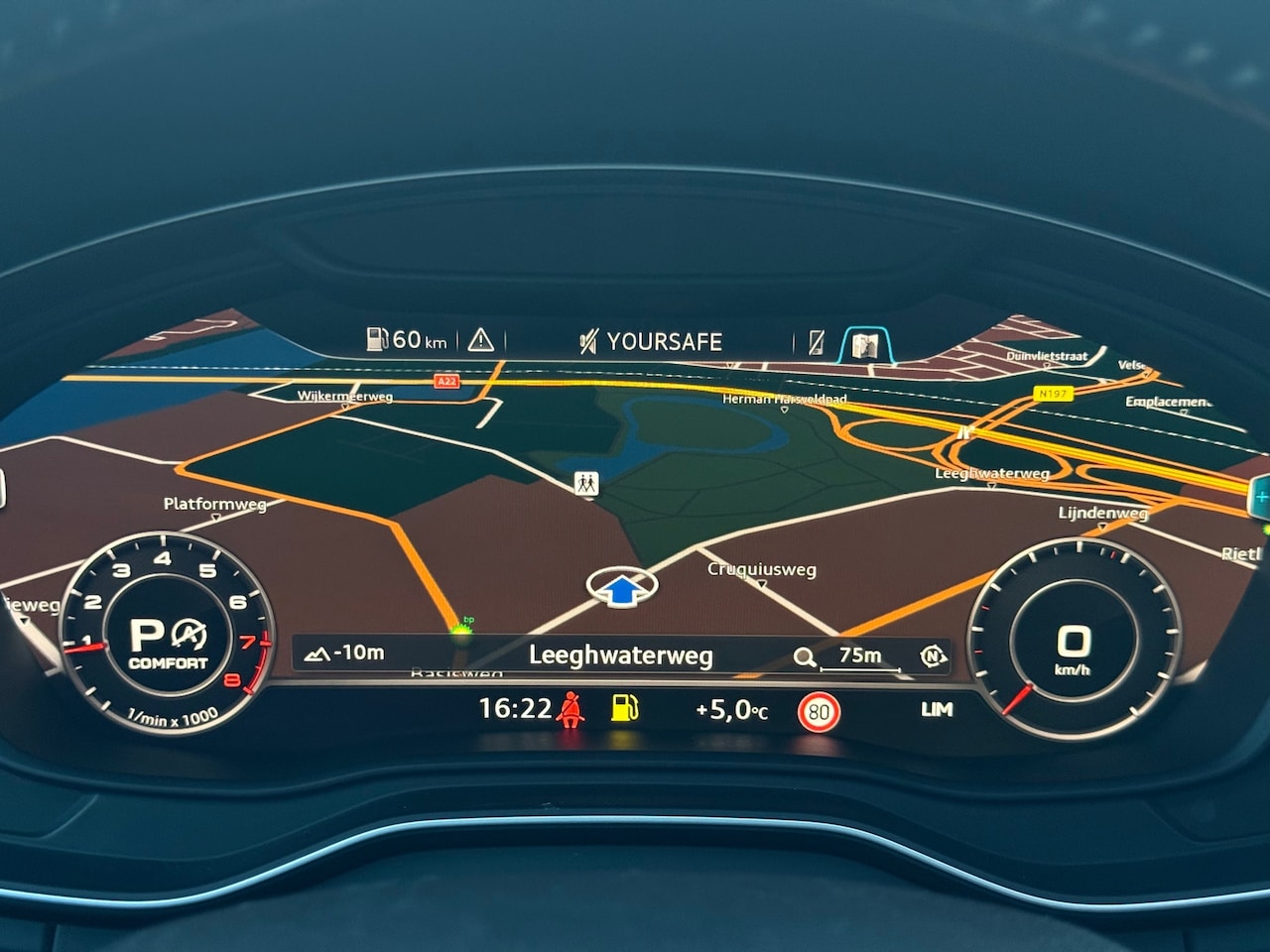Select the Leeghwaterweg current street bar
The image size is (1270, 952).
pyautogui.click(x=620, y=655)
